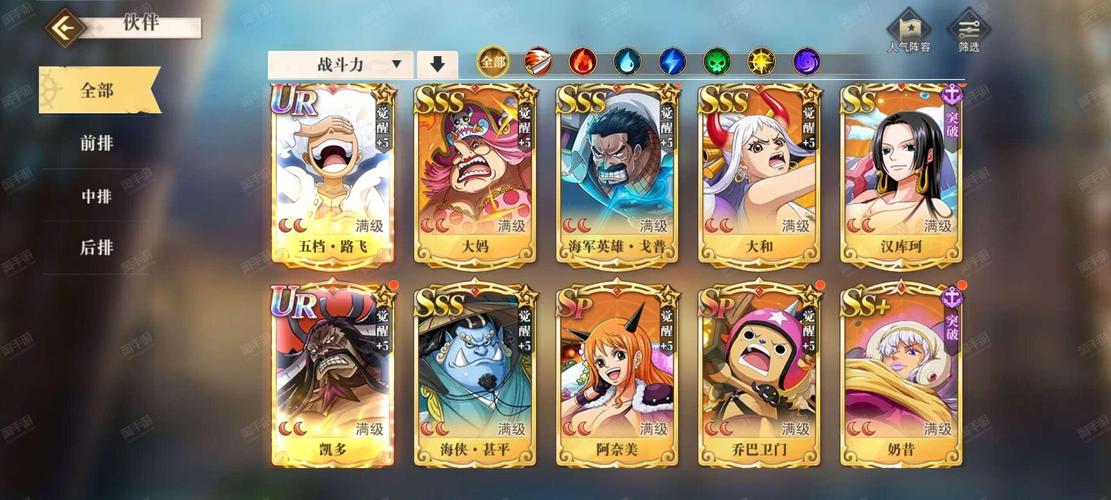The width and height of the screenshot is (1111, 500).
Task: Go back using the arrow button
Action: (66, 27)
